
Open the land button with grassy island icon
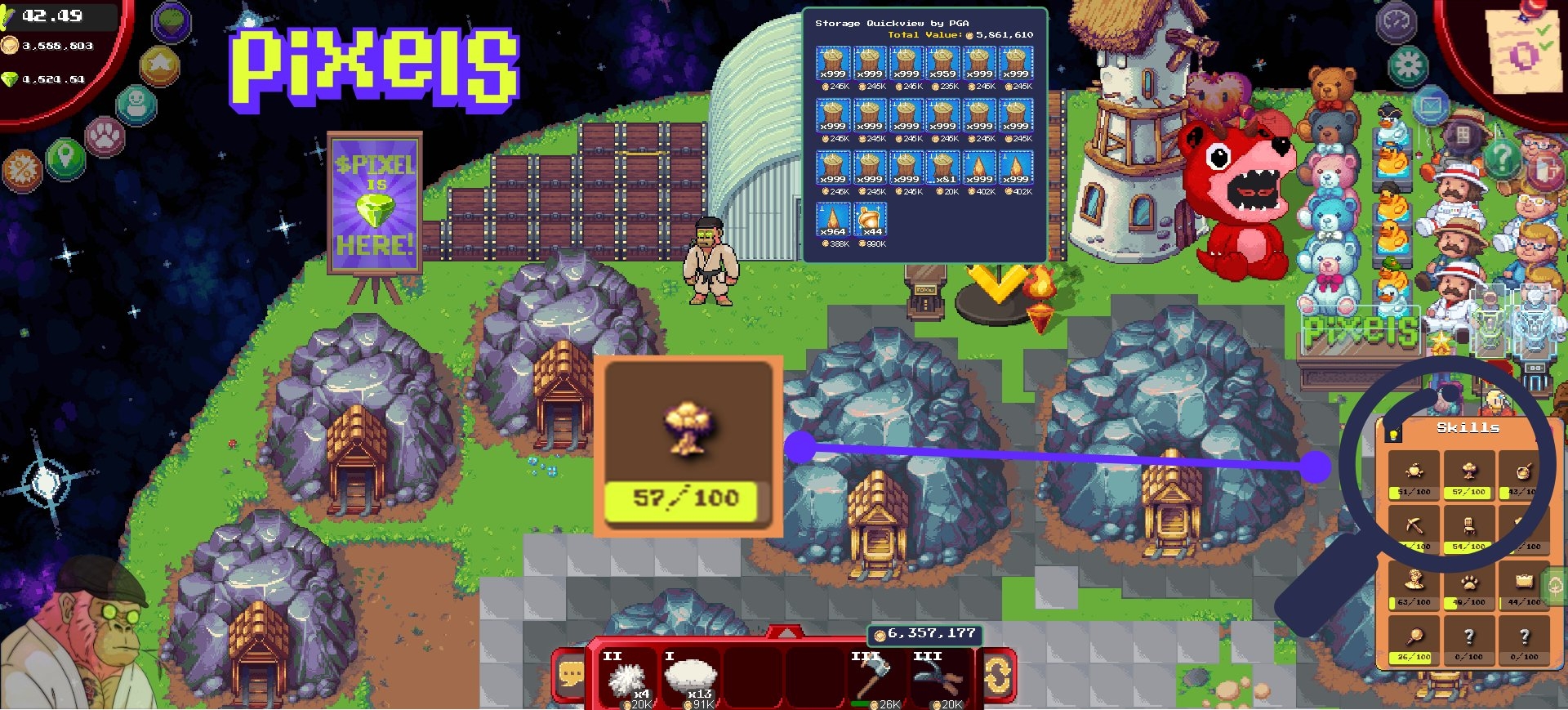point(171,21)
